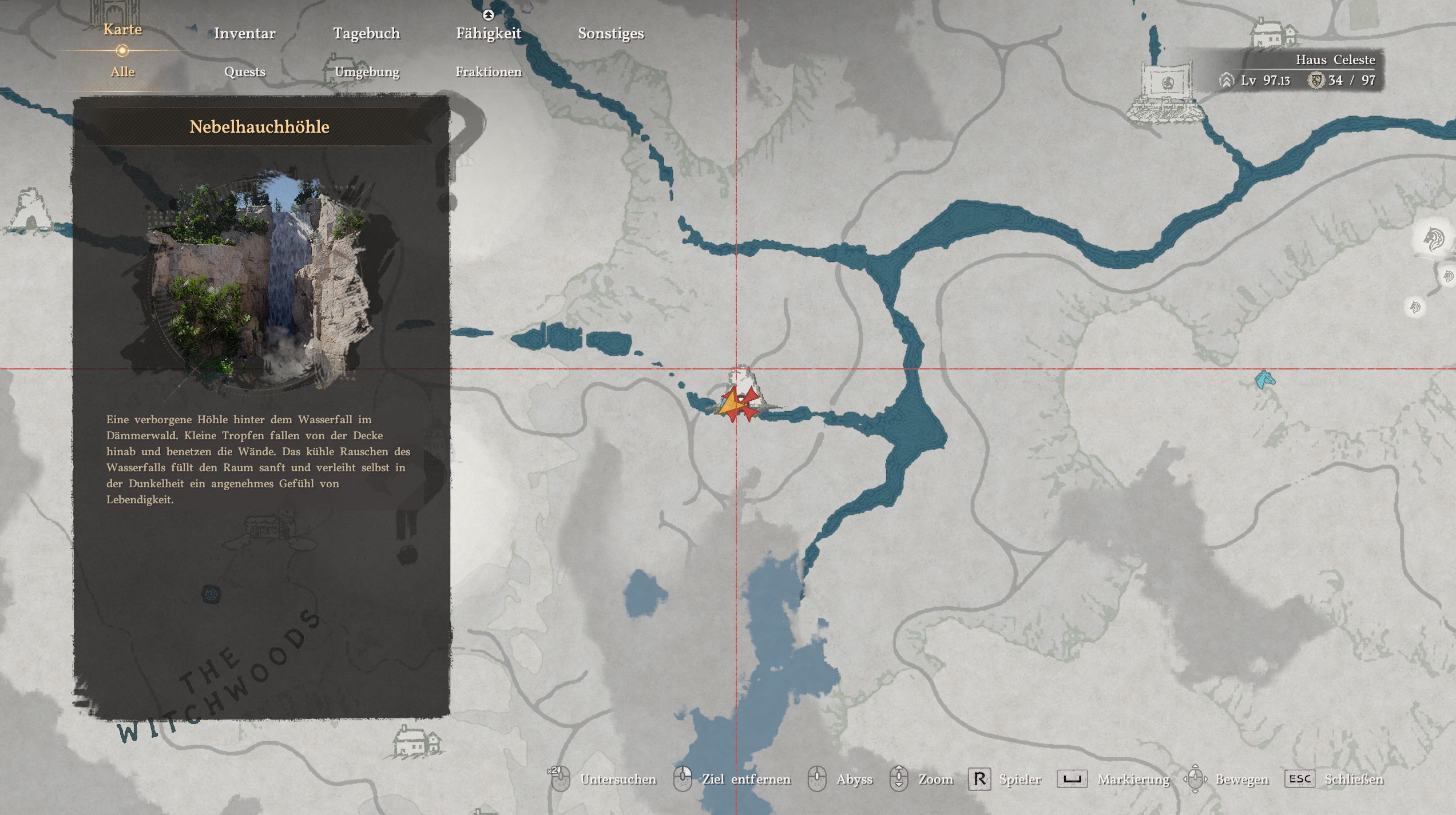Switch to the Inventar tab

click(x=244, y=33)
